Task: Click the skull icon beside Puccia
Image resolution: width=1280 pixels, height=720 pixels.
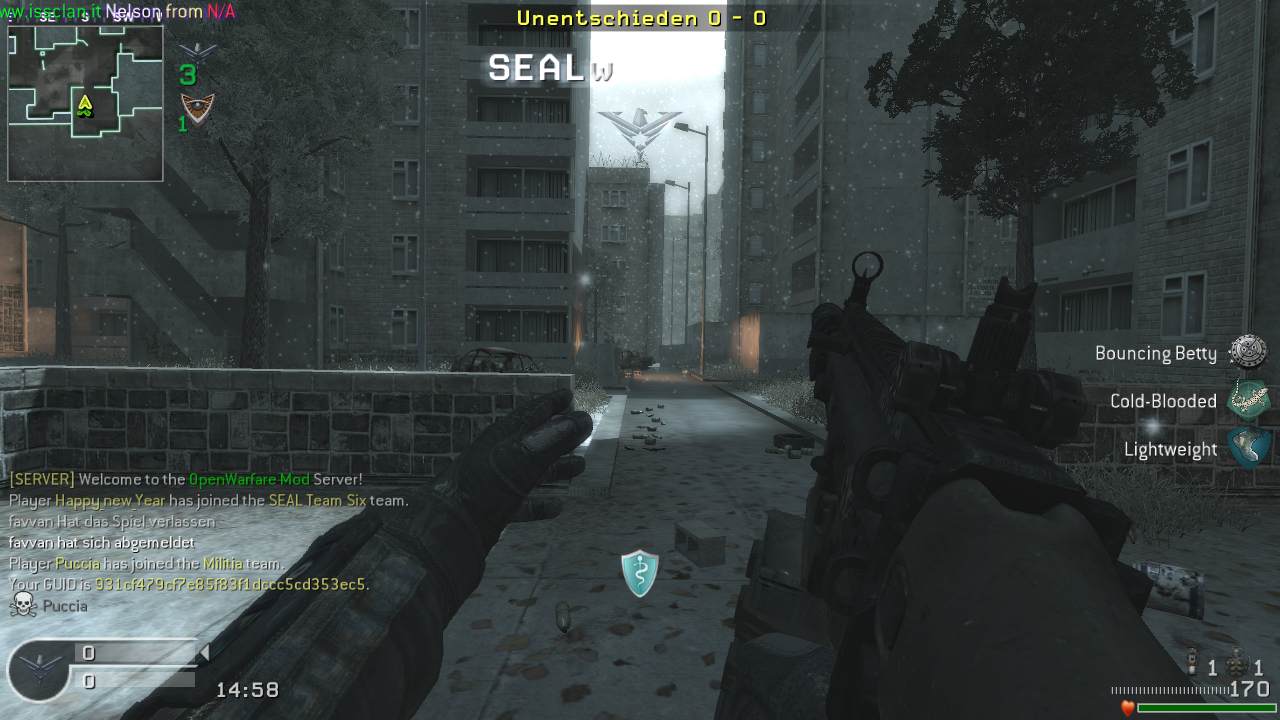Action: (x=23, y=605)
